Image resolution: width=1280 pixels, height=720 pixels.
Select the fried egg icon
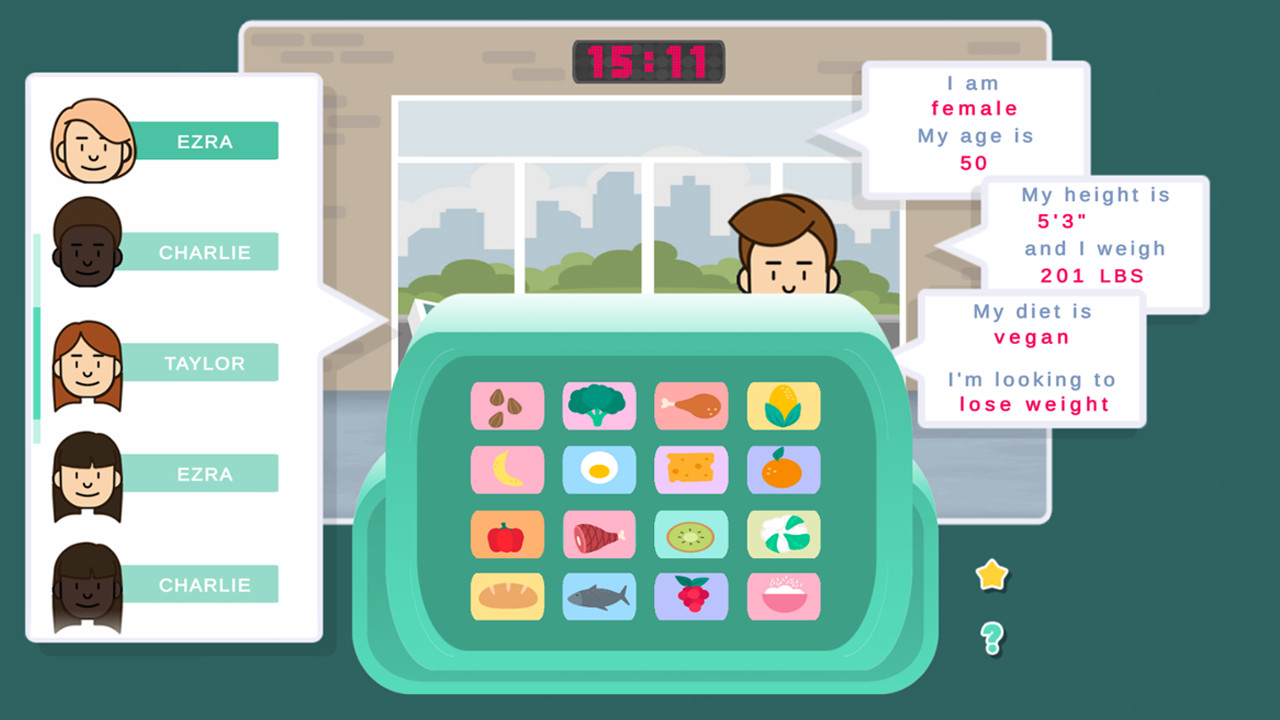pos(599,470)
